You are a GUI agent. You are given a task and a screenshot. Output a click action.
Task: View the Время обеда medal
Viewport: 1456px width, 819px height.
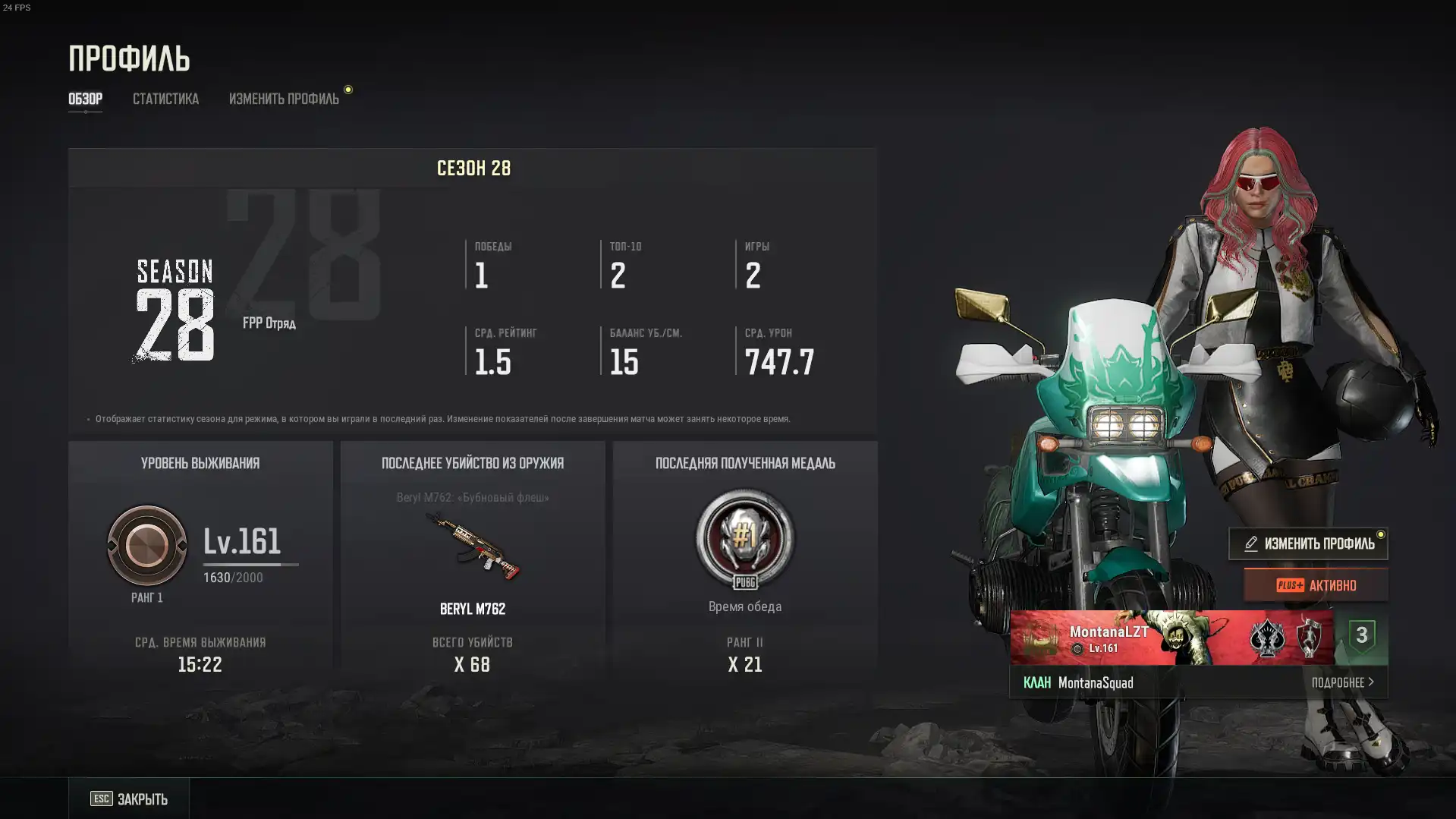pos(744,539)
